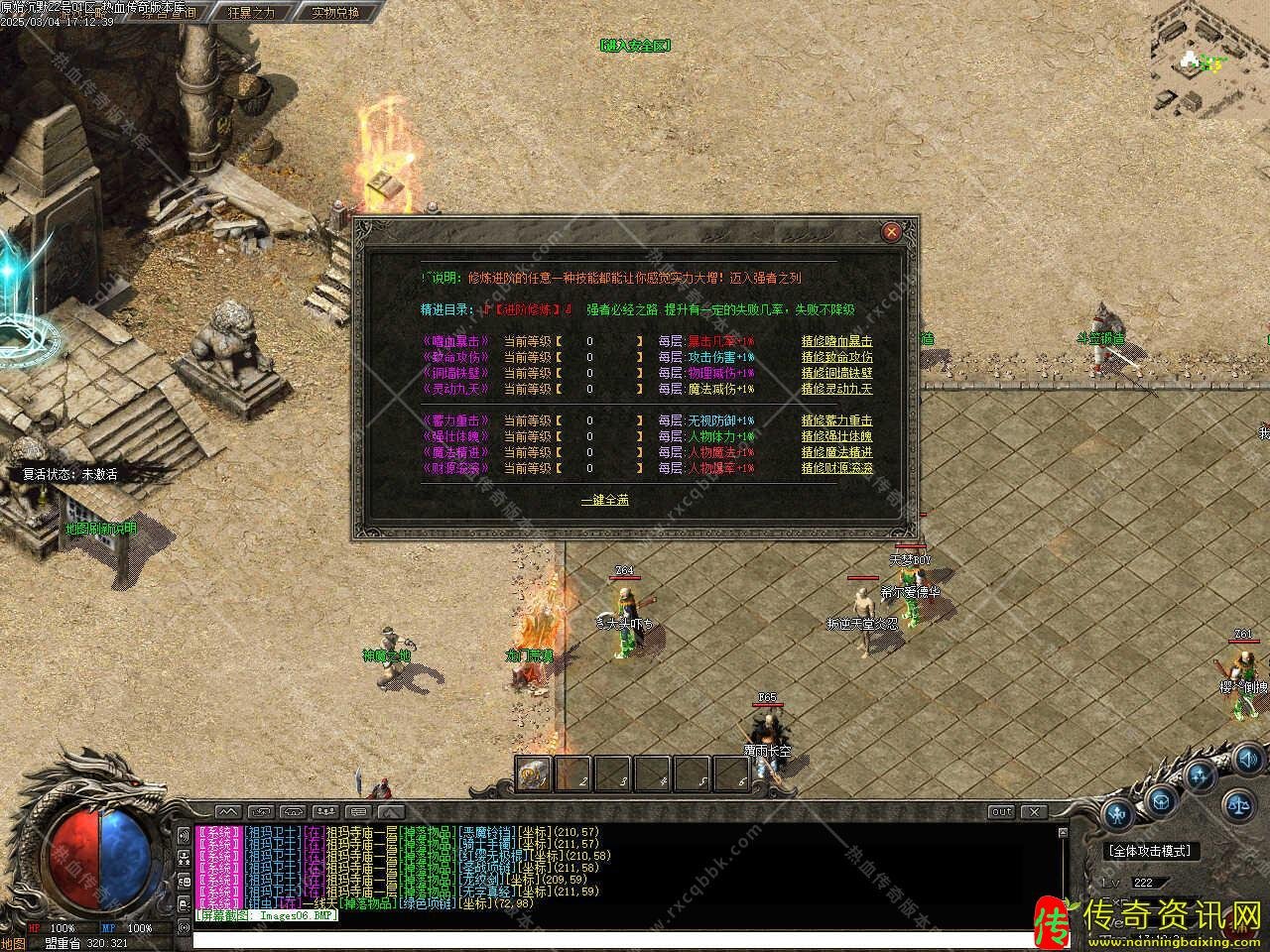The width and height of the screenshot is (1270, 952).
Task: Train the 嗜血暴击 skill
Action: pos(836,341)
